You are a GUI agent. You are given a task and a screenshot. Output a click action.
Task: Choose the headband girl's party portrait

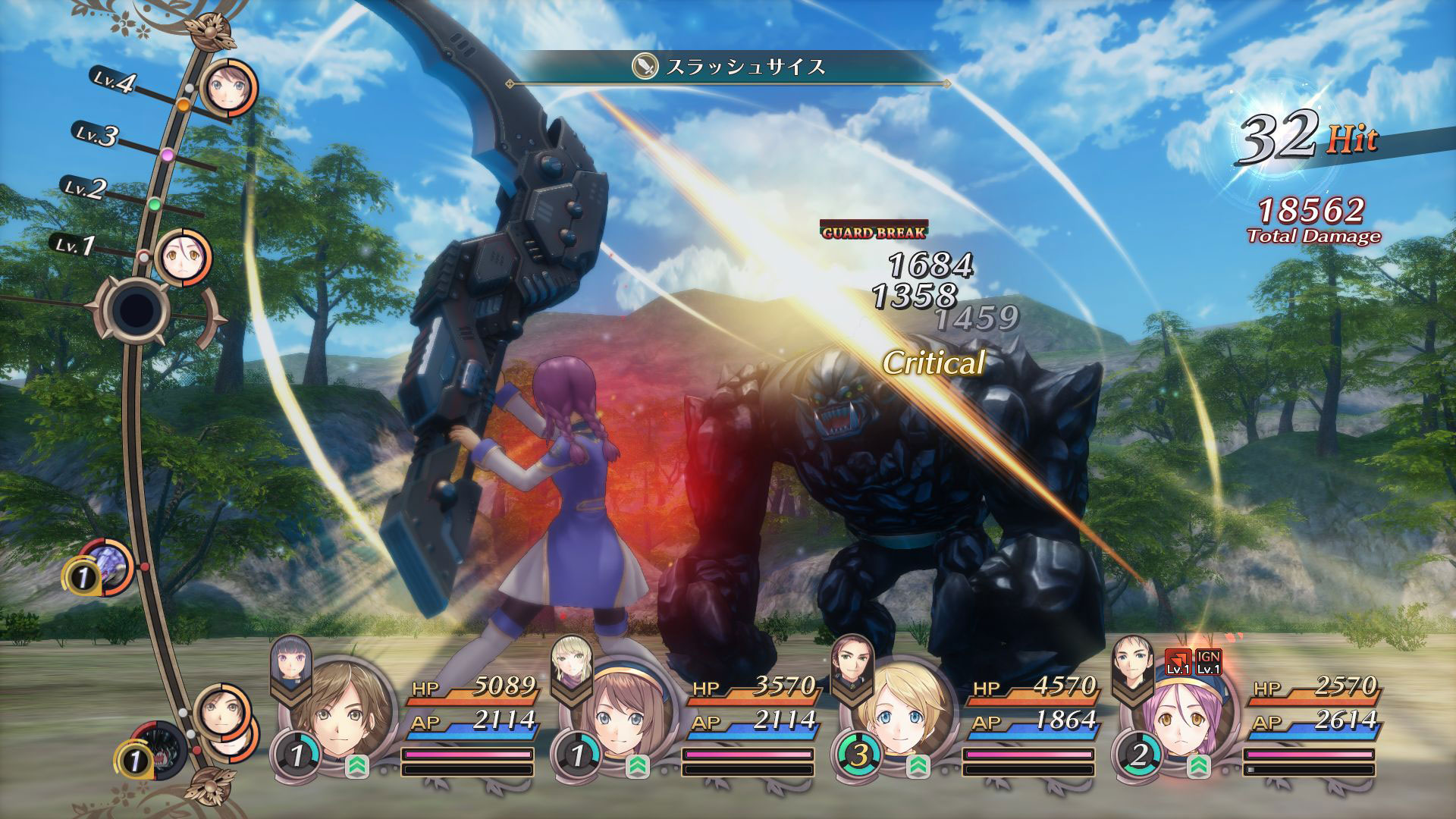pyautogui.click(x=622, y=717)
